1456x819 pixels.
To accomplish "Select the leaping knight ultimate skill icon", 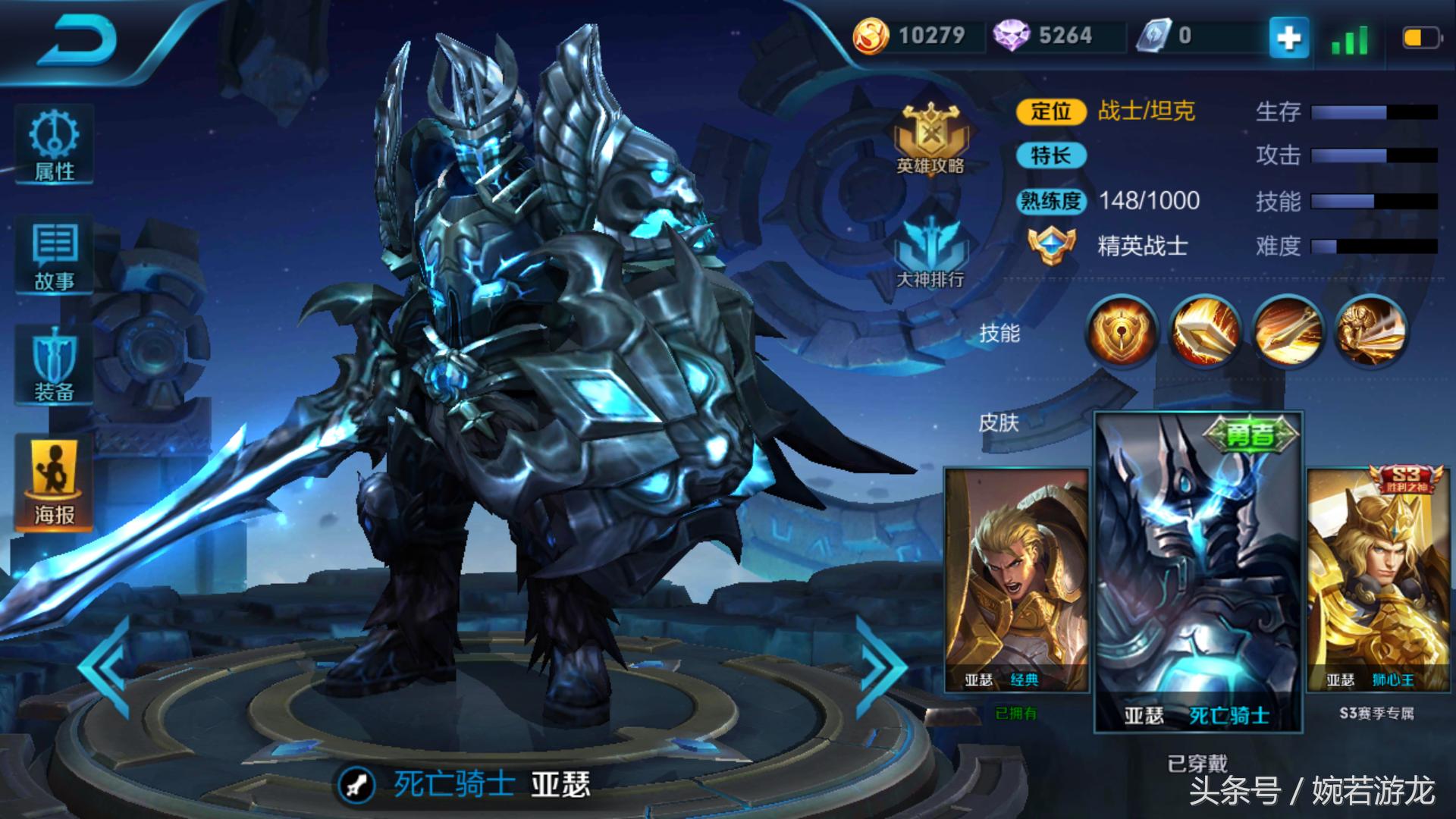I will coord(1370,331).
